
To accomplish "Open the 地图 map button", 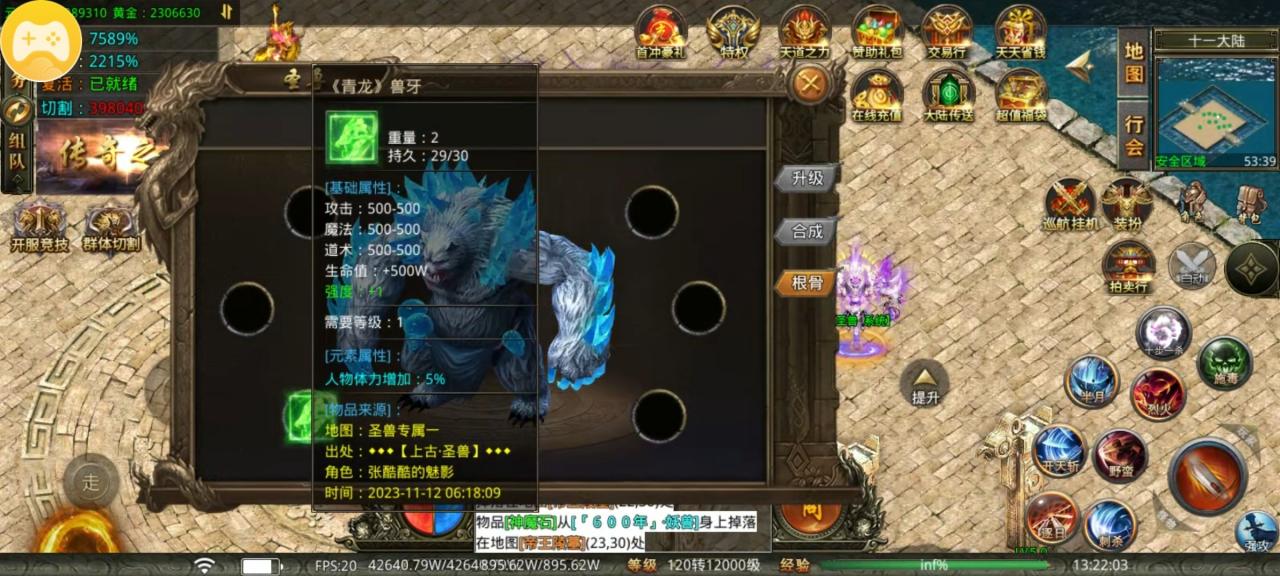I will (x=1133, y=62).
